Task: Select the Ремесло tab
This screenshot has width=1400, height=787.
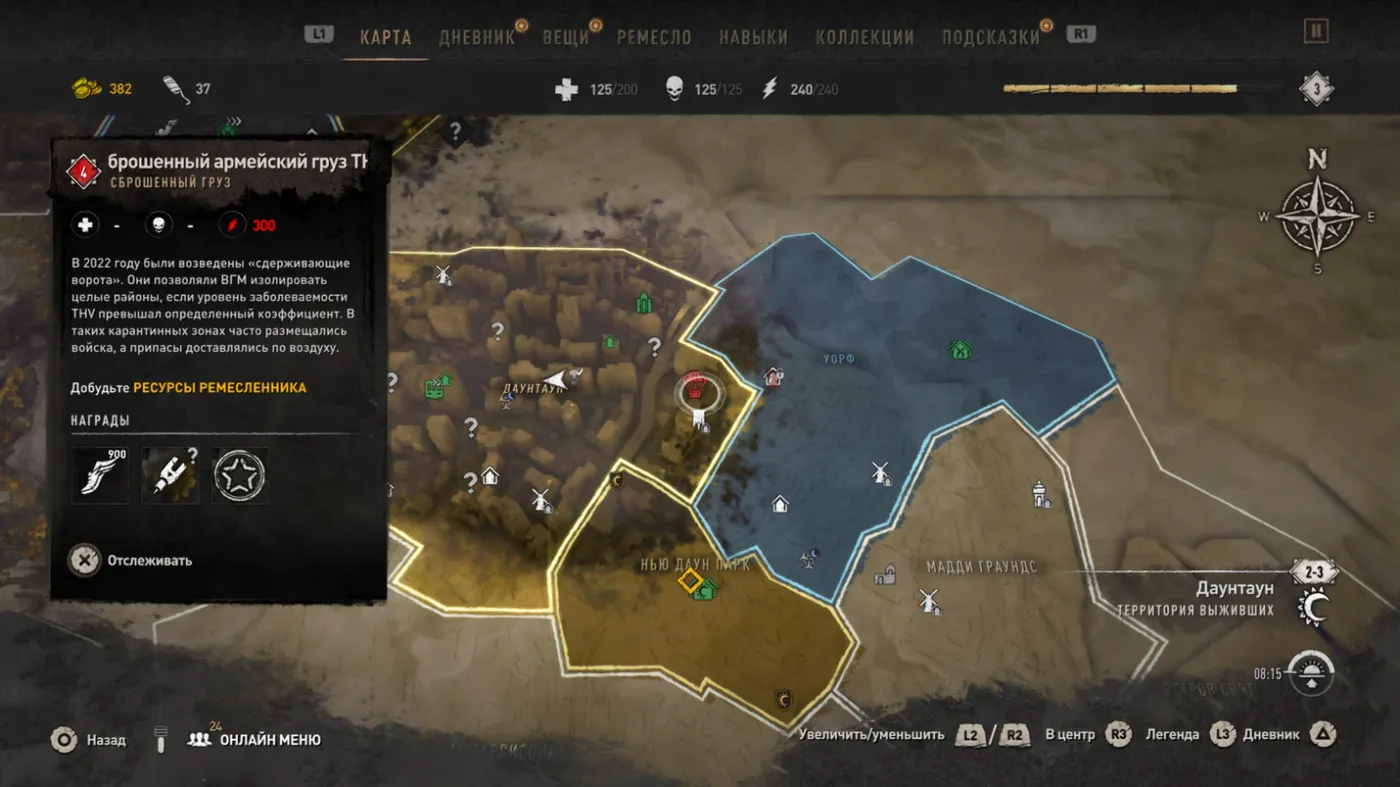Action: (654, 38)
